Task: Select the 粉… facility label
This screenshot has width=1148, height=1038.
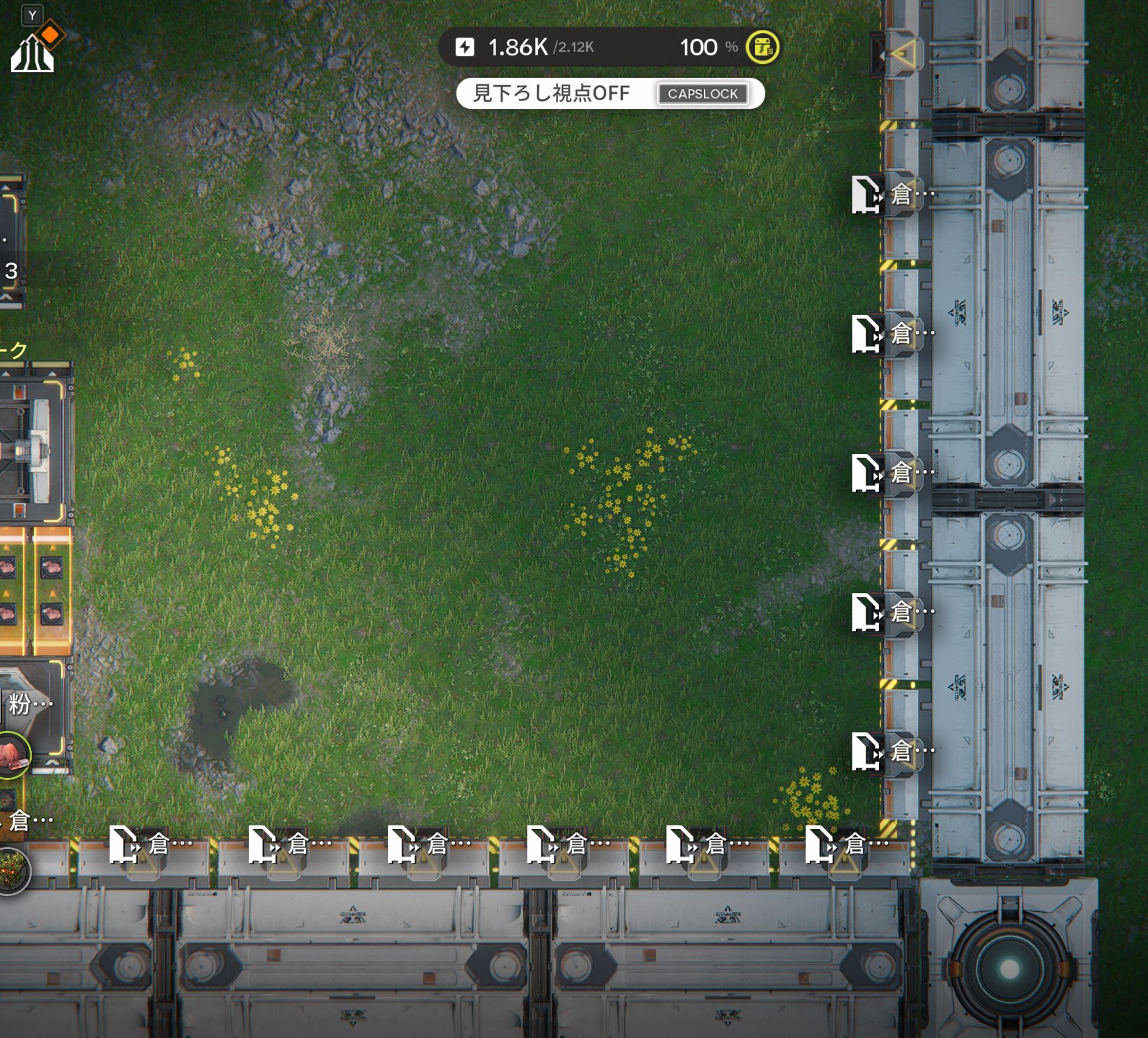Action: click(x=29, y=704)
